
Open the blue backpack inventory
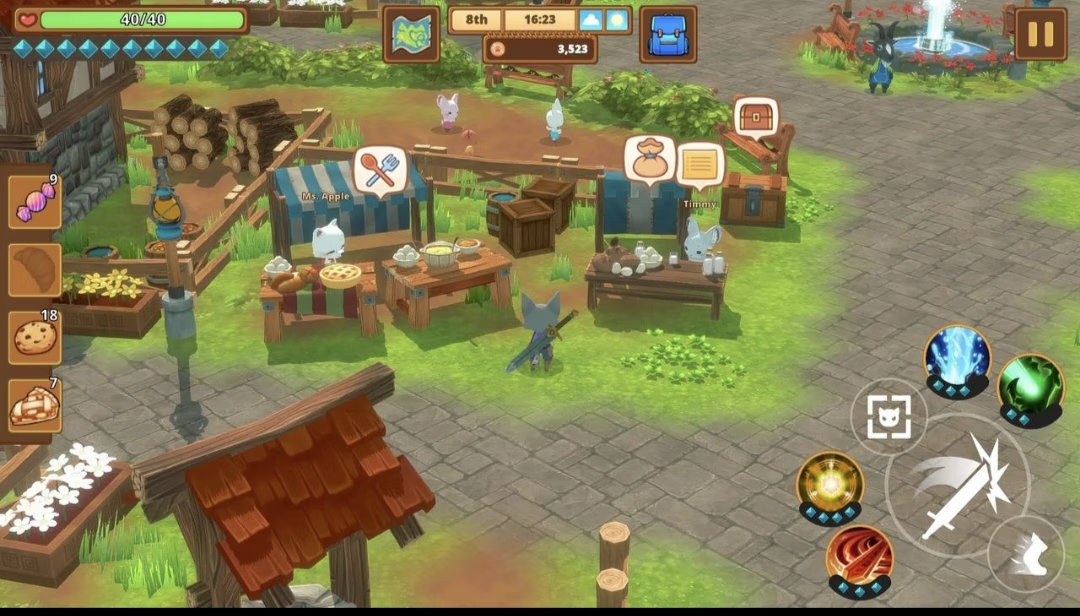[668, 34]
